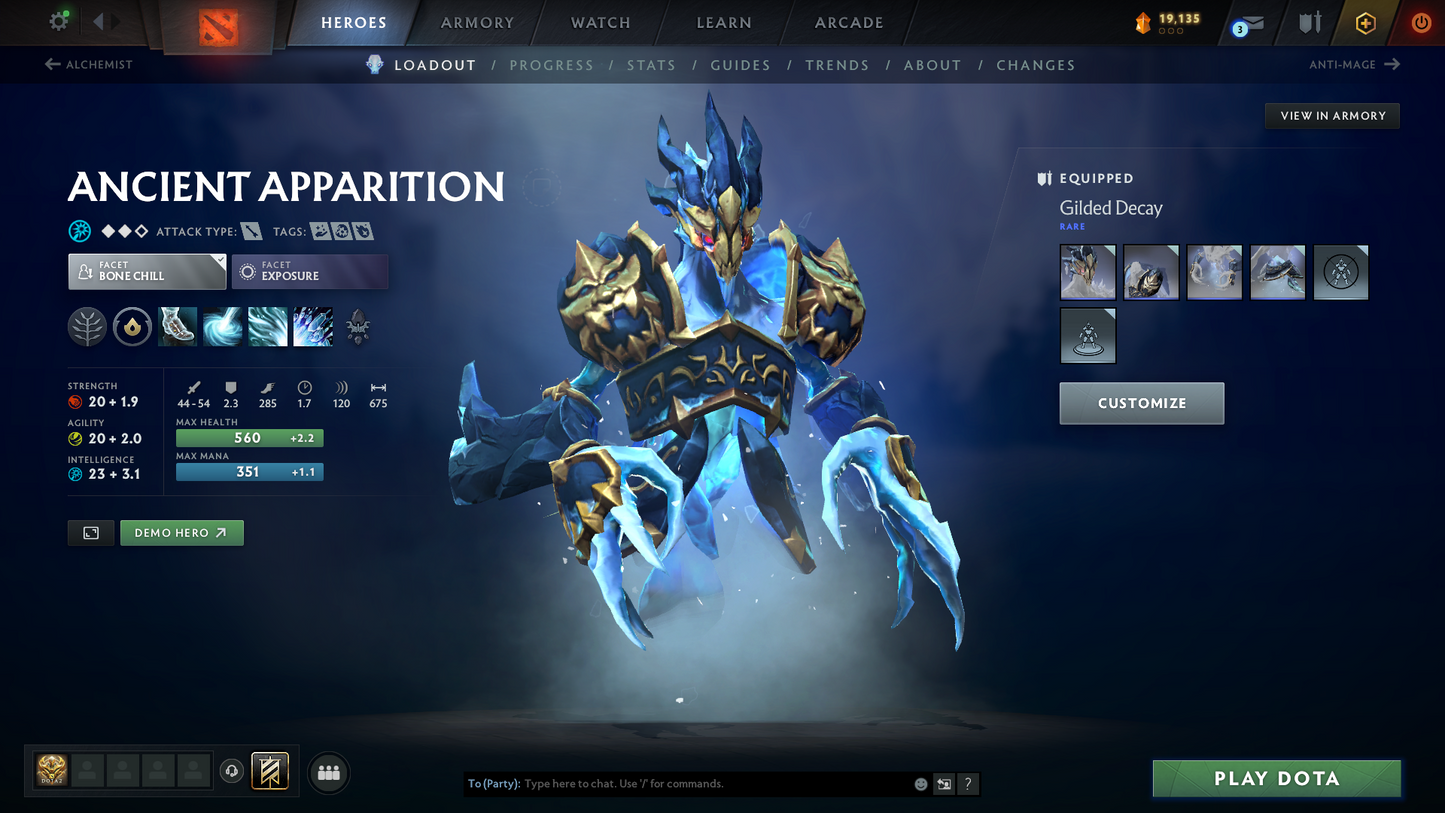The height and width of the screenshot is (813, 1445).
Task: Click the max health bar
Action: tap(249, 438)
